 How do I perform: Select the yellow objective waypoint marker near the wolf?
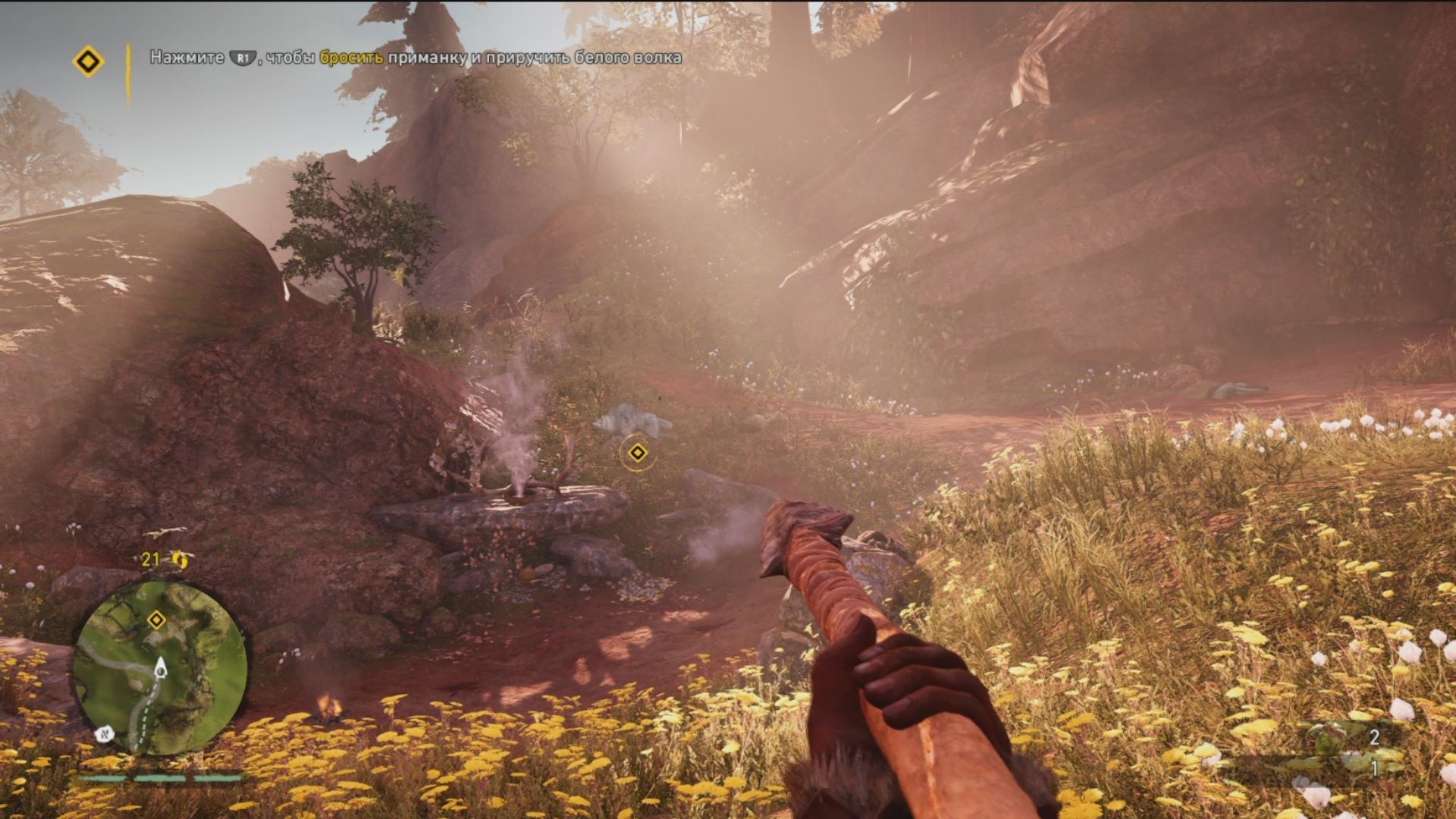coord(637,453)
